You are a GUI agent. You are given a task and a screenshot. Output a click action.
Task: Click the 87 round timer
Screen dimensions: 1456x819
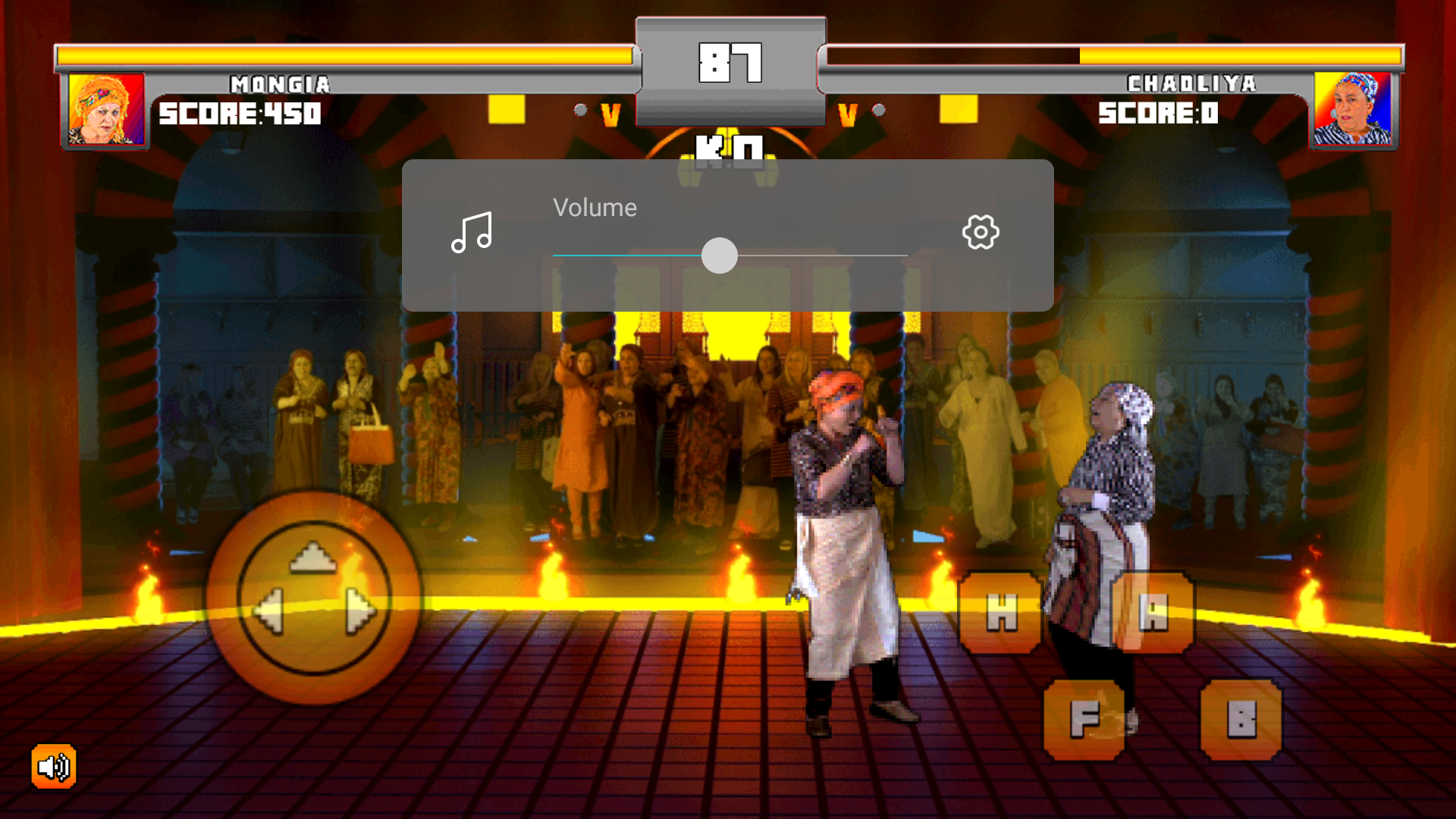click(x=730, y=61)
